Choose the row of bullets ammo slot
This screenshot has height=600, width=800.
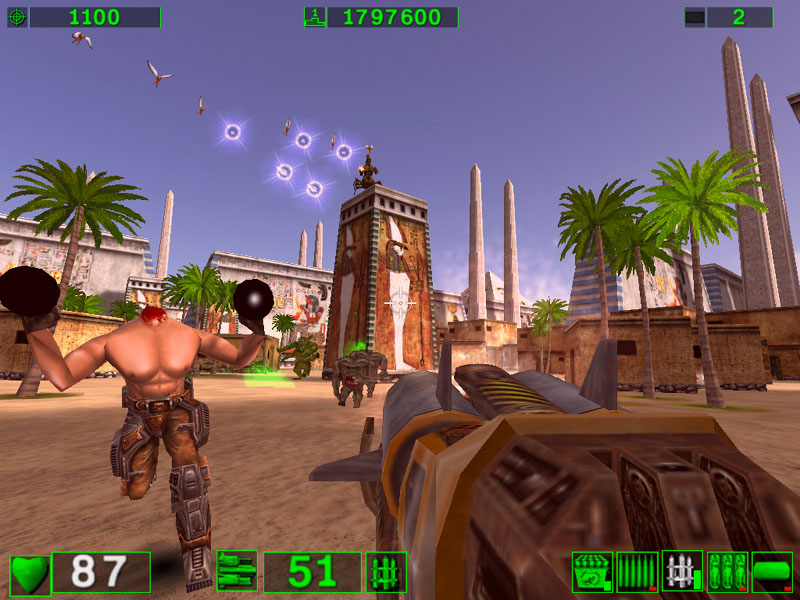[637, 572]
